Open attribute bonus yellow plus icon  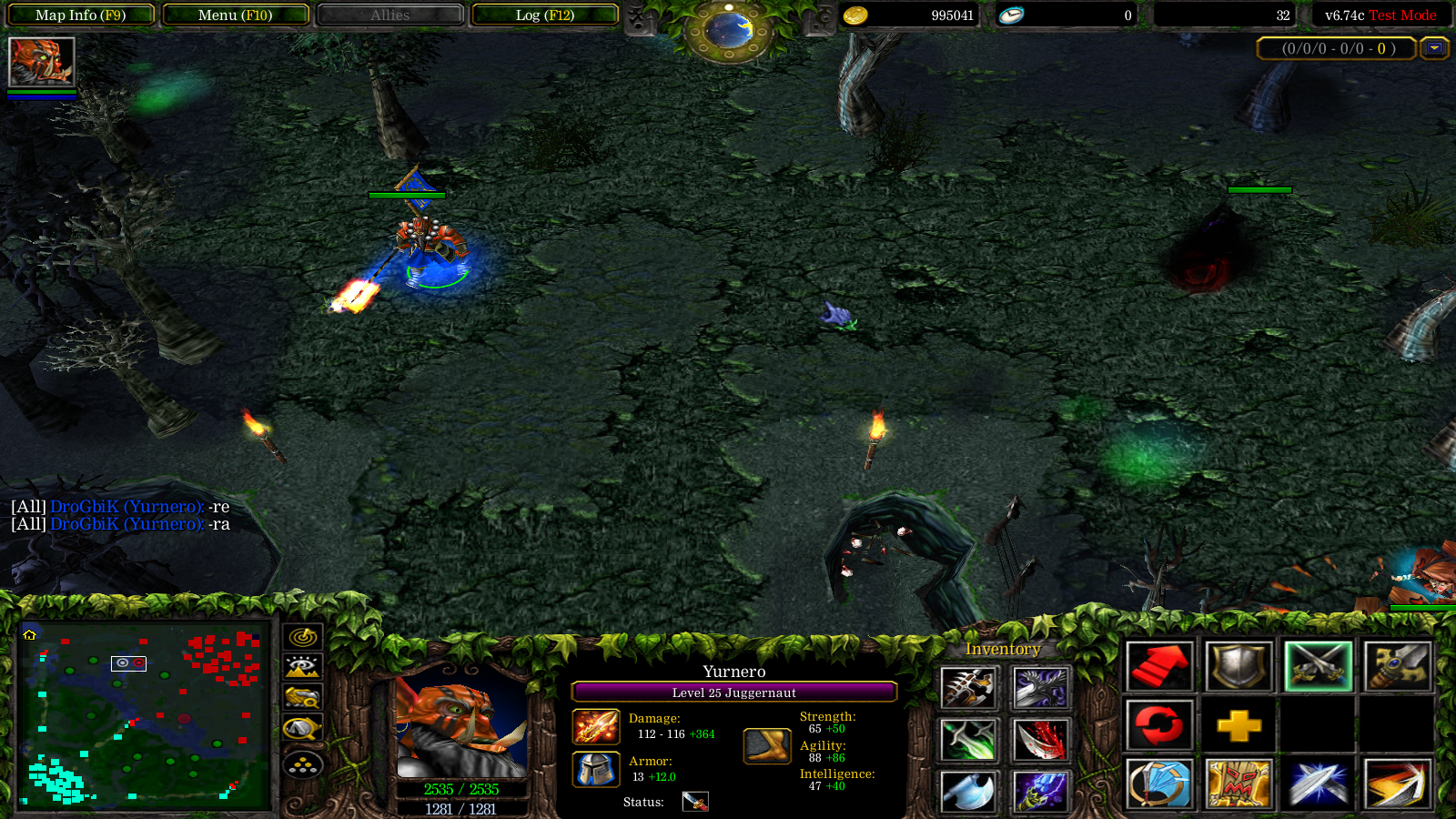(1238, 725)
